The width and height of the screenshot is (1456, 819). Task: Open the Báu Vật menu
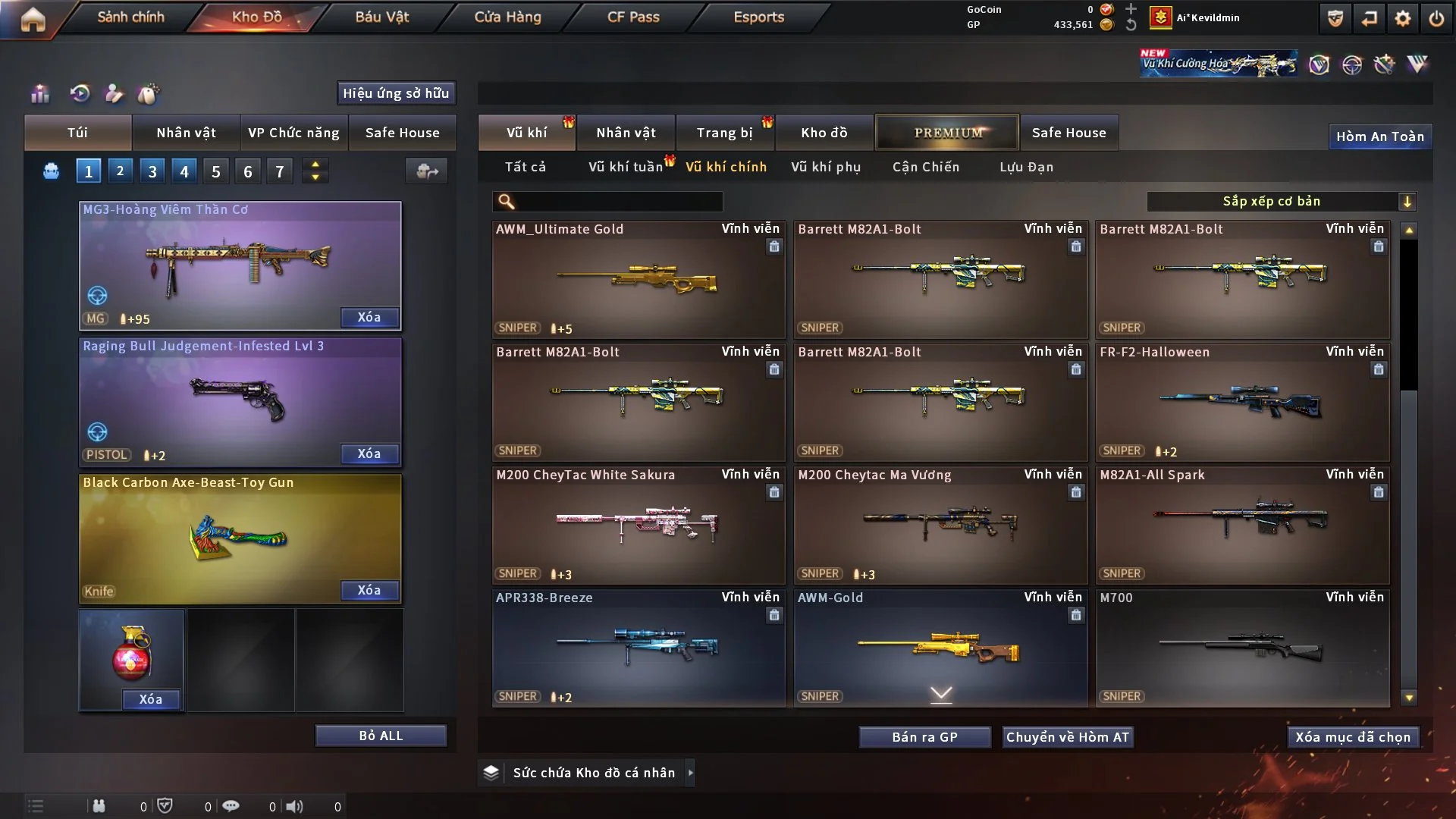(x=381, y=17)
